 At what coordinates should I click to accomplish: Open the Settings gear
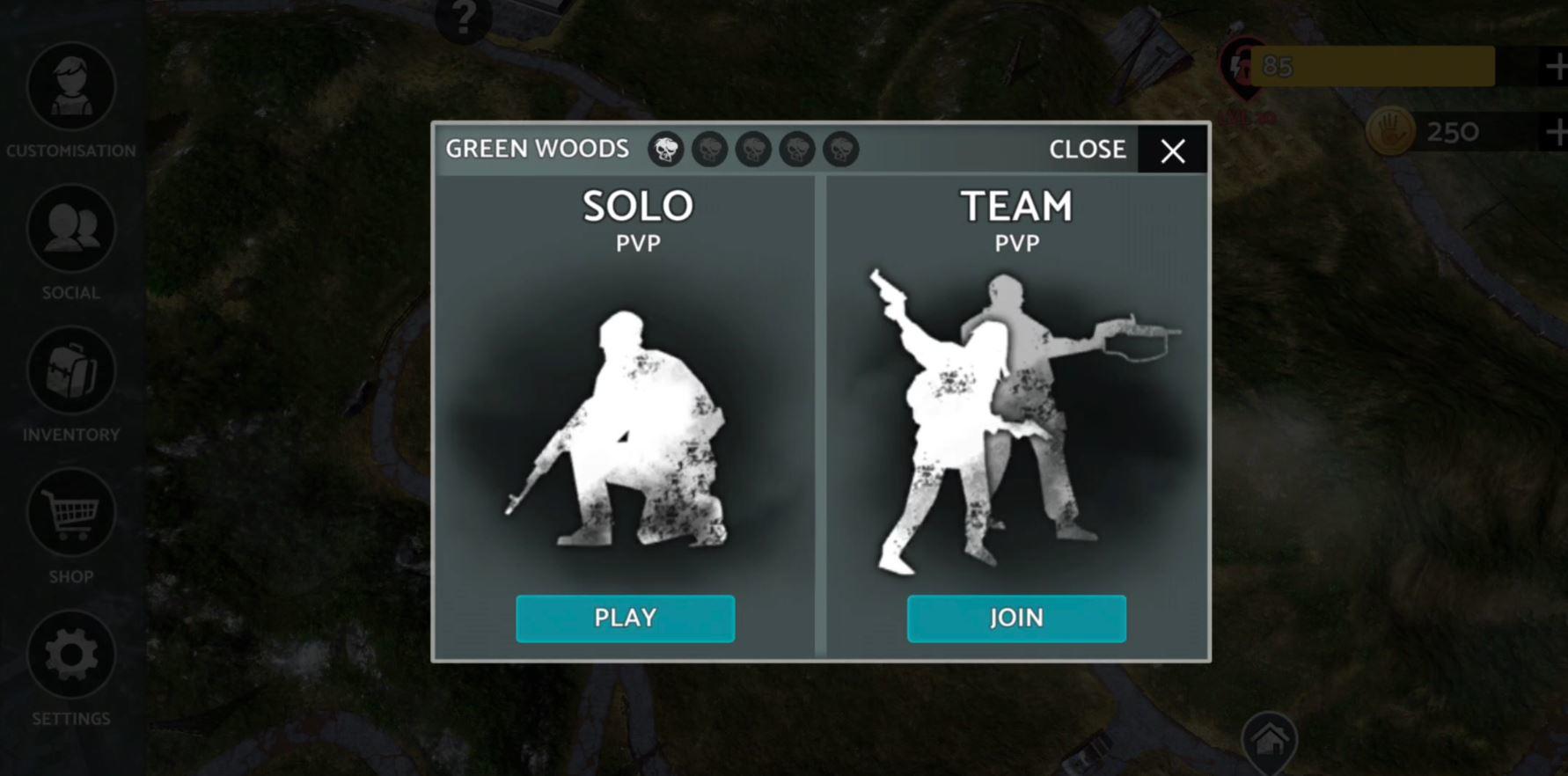point(72,655)
